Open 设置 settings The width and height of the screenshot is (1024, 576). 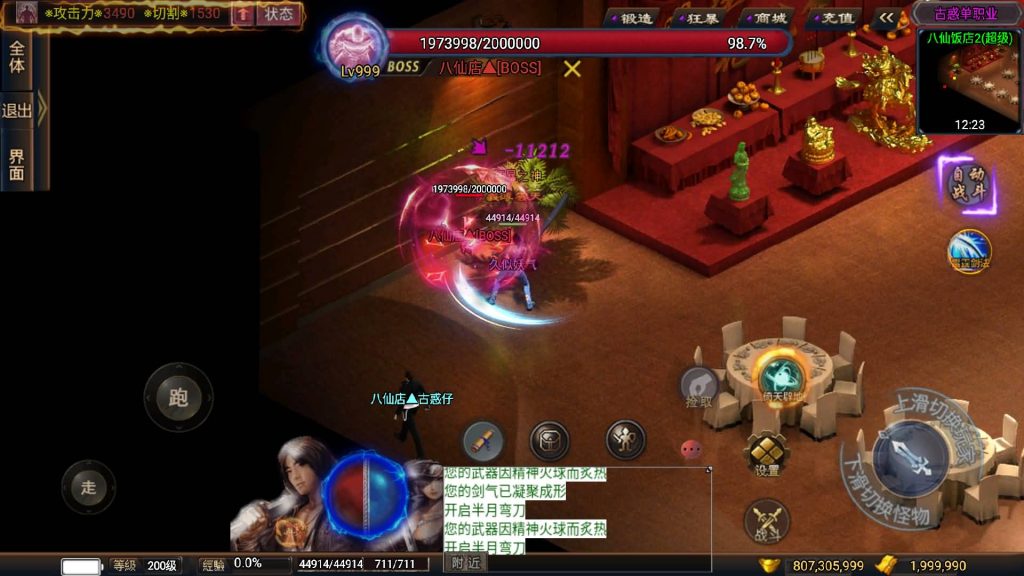point(767,454)
